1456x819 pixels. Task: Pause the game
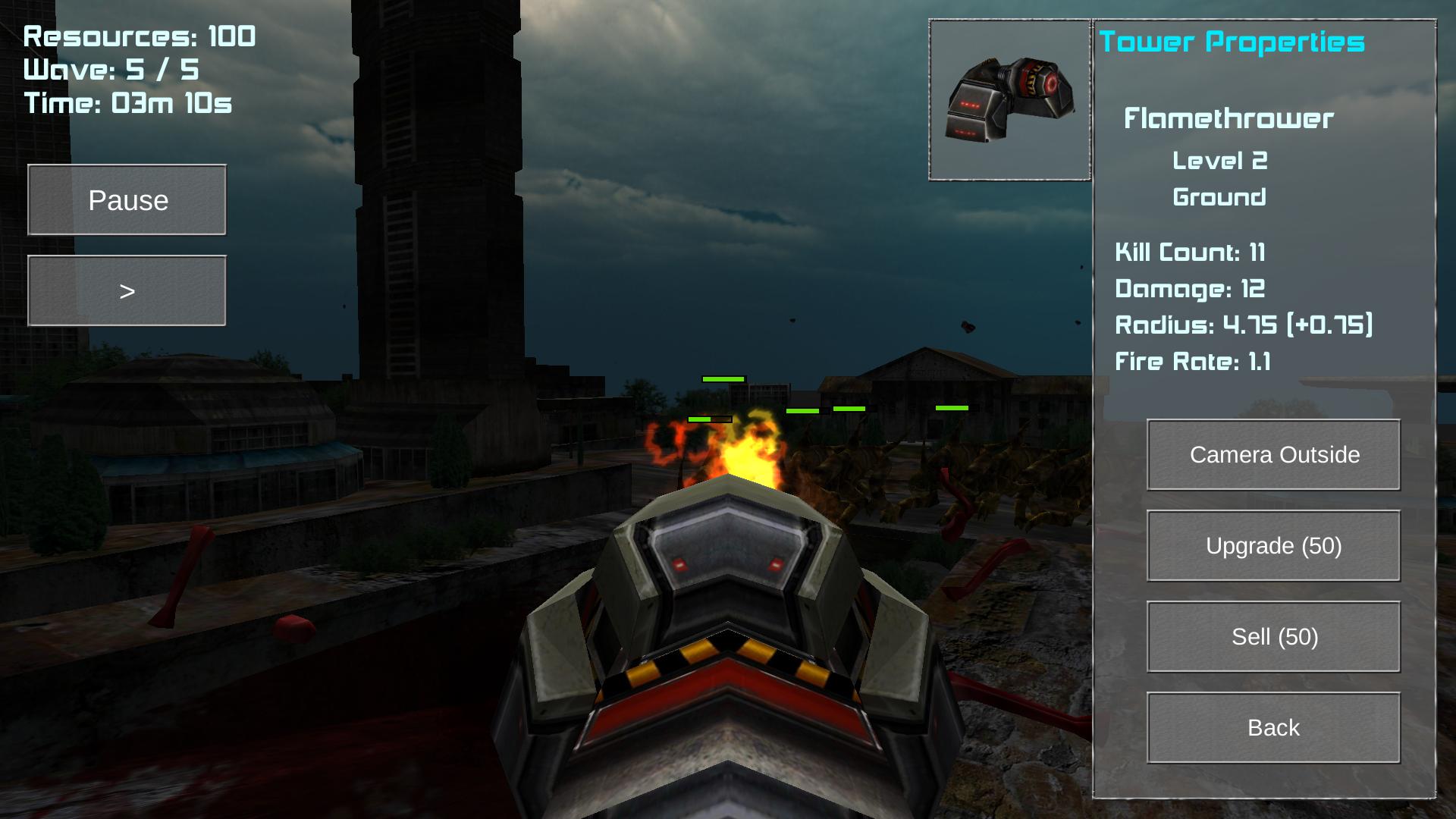(127, 200)
